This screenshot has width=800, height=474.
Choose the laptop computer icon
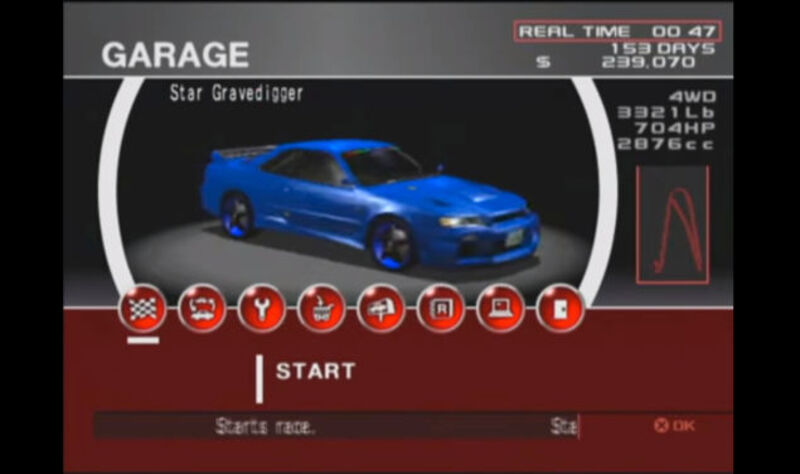(x=500, y=309)
